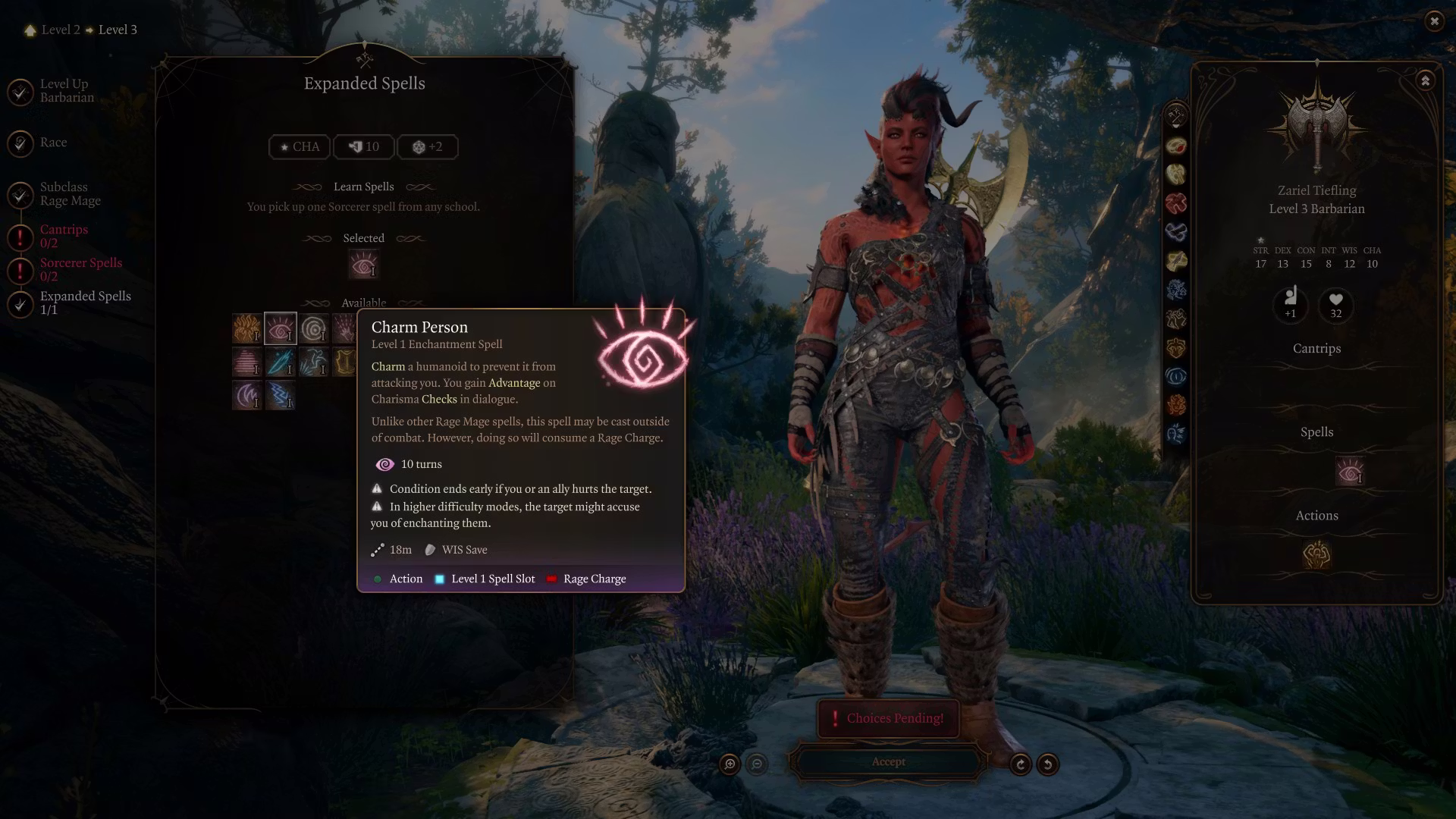Rotate the character counter-clockwise
The width and height of the screenshot is (1456, 819).
[x=1048, y=764]
